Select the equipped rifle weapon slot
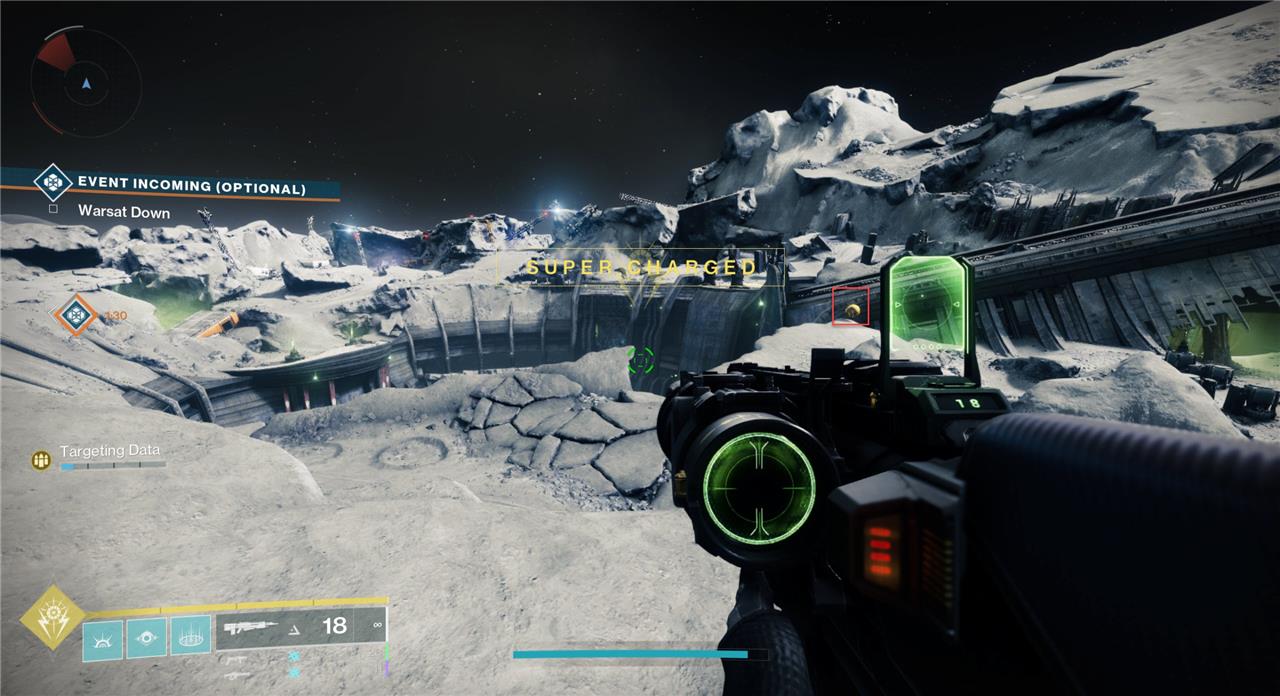 [x=300, y=627]
